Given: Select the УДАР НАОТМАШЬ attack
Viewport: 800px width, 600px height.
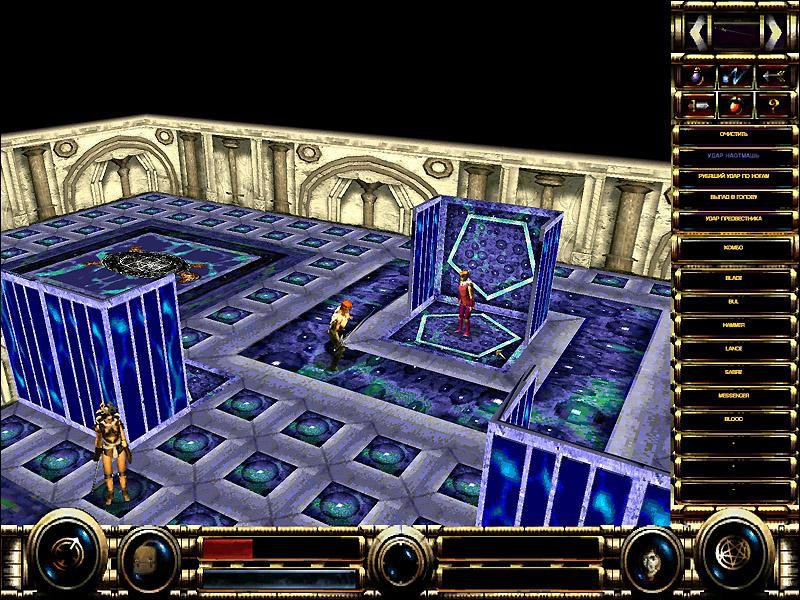Looking at the screenshot, I should point(735,154).
